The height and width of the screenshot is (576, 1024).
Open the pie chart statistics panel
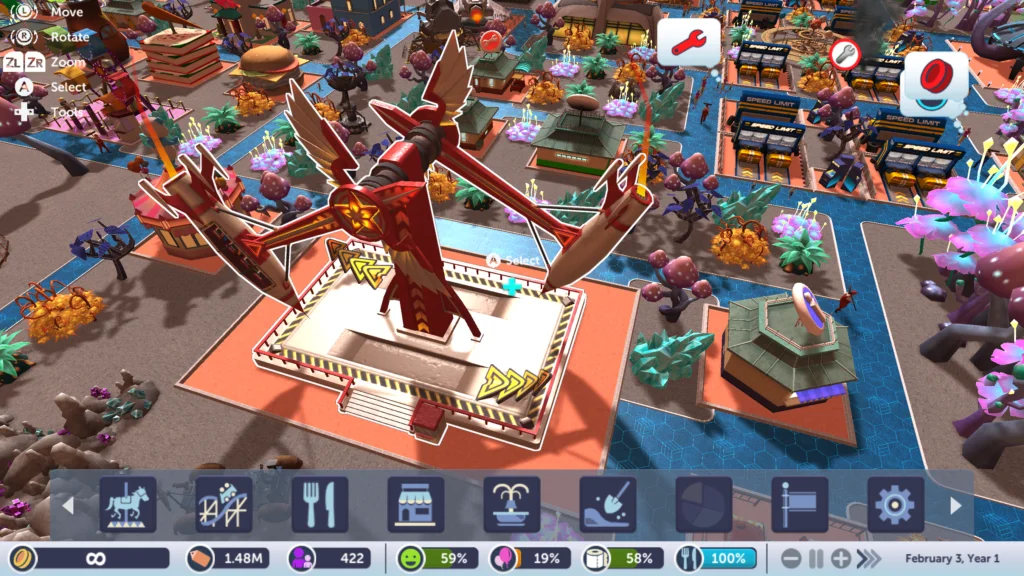[703, 505]
